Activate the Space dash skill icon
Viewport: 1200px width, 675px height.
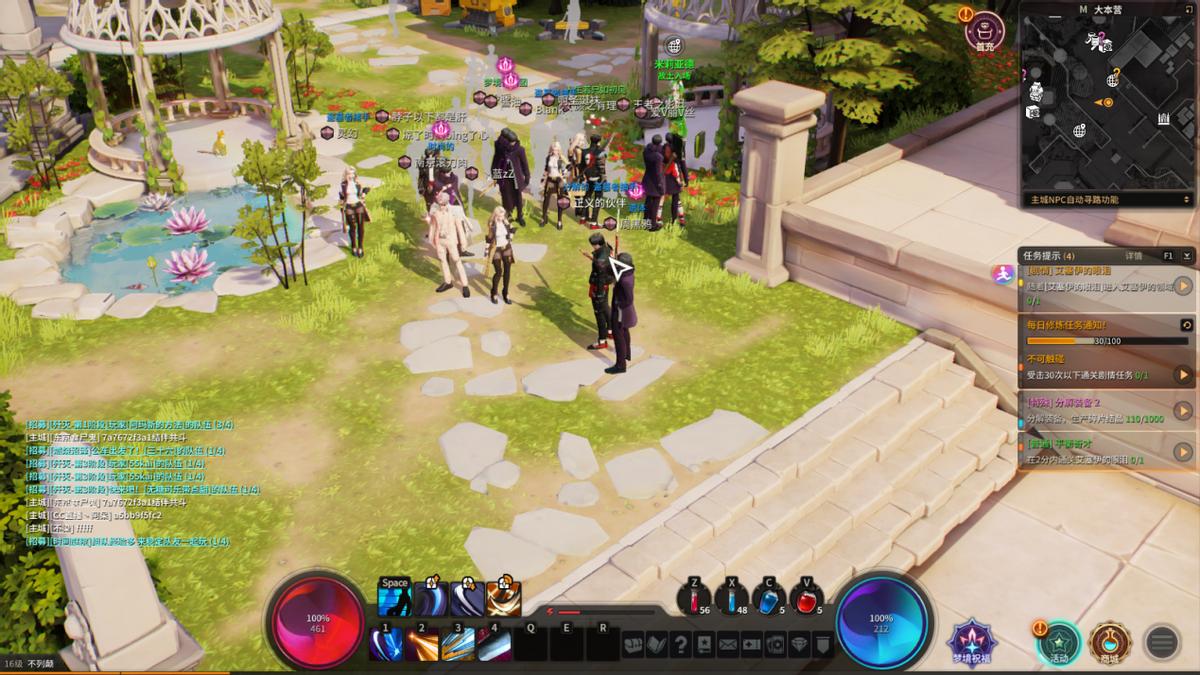pos(395,598)
